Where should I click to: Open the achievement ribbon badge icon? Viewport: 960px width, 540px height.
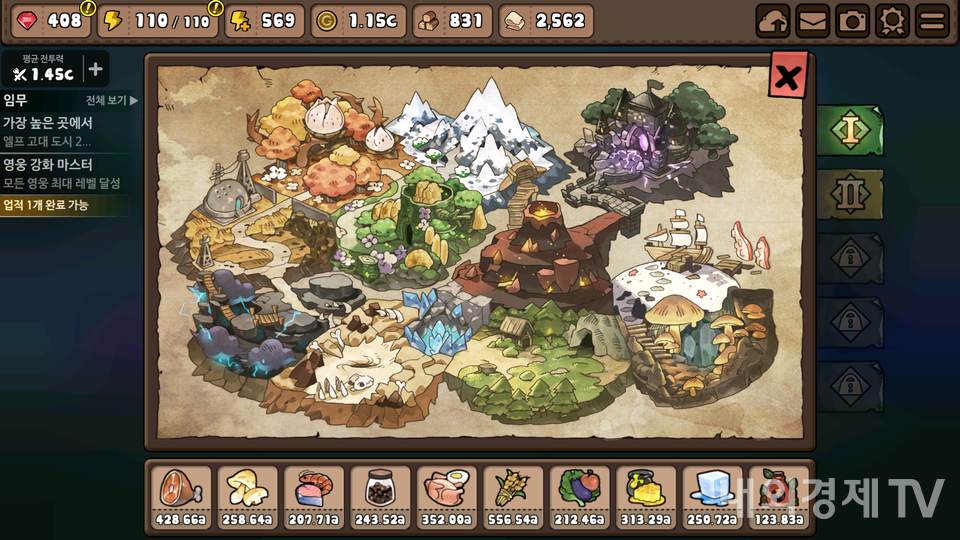(x=891, y=20)
